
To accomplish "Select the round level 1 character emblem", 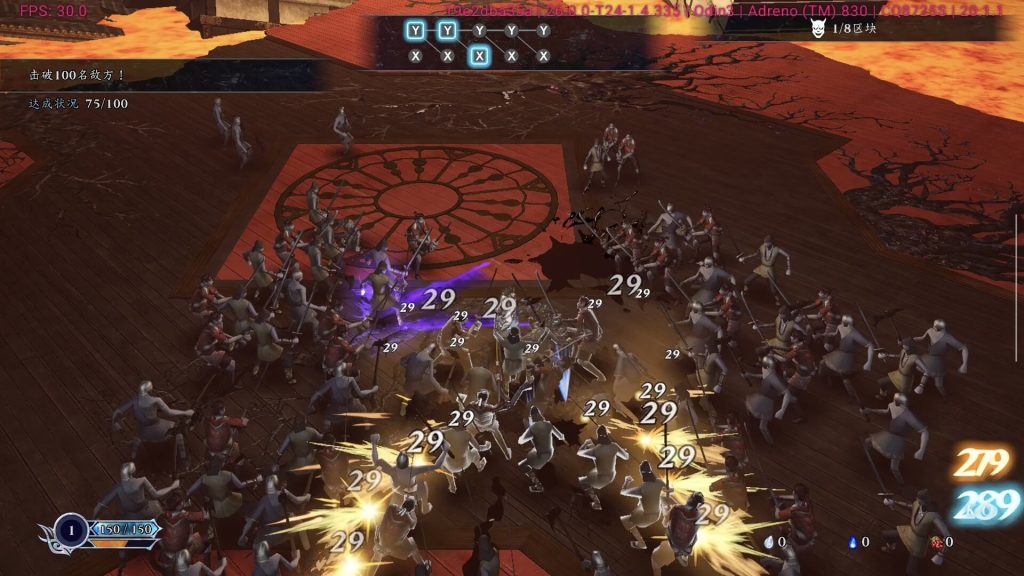I will click(70, 529).
